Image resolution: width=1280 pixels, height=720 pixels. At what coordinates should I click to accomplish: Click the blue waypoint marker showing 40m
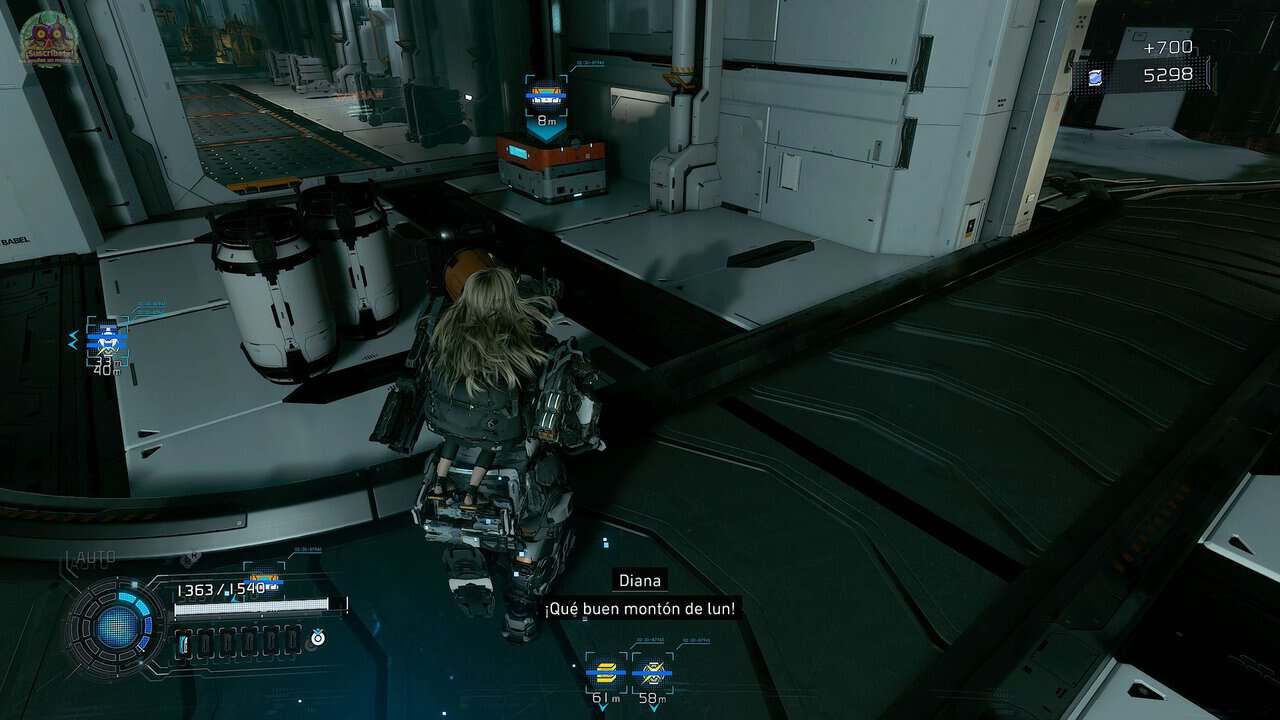(x=106, y=341)
